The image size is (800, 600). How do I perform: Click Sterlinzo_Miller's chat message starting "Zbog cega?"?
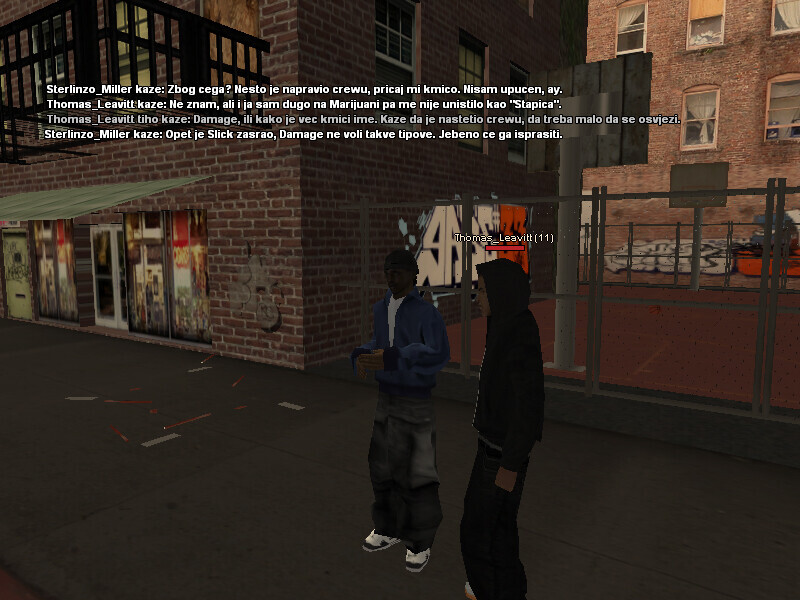[304, 89]
